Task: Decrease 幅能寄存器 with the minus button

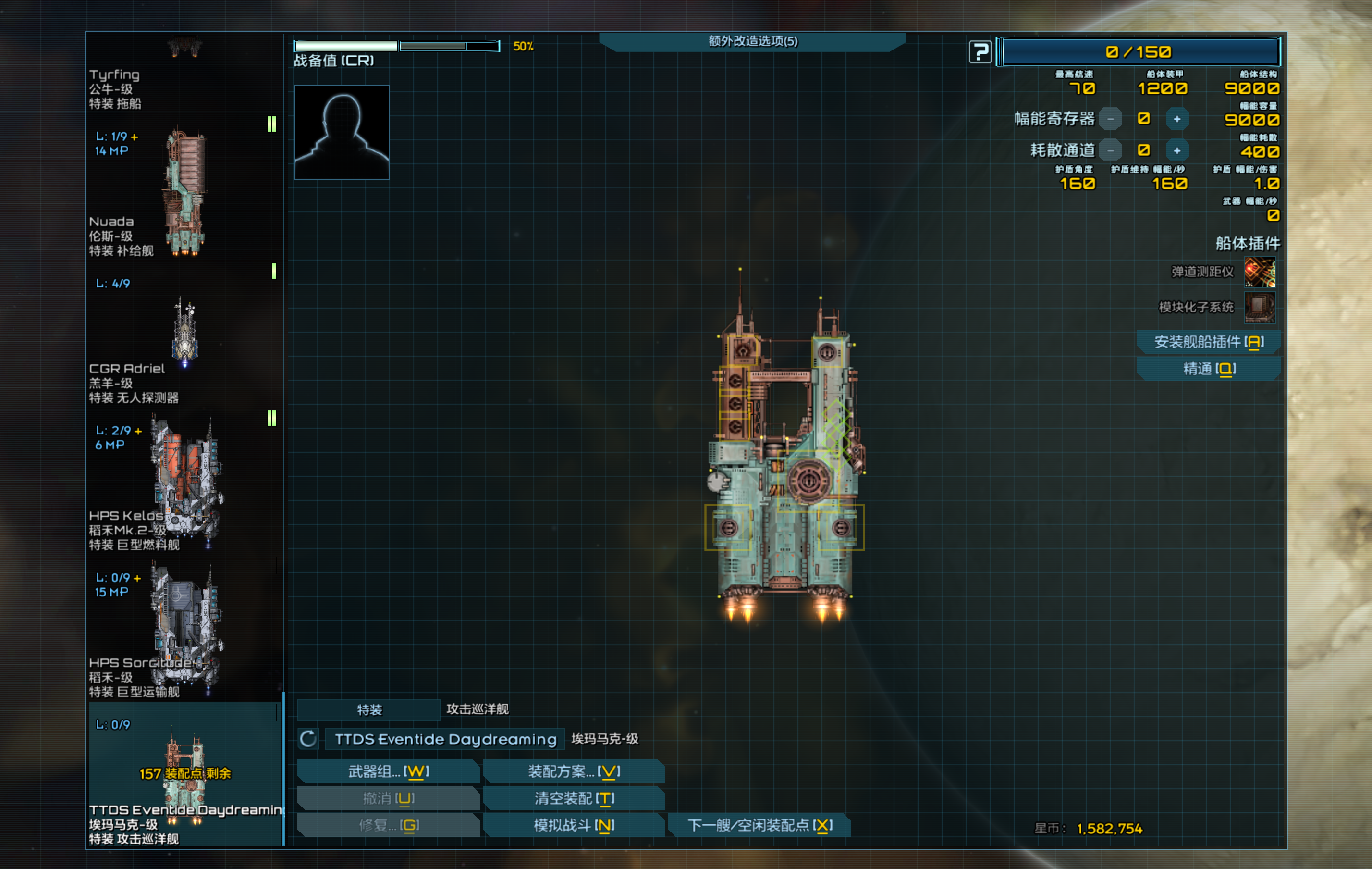Action: pos(1110,119)
